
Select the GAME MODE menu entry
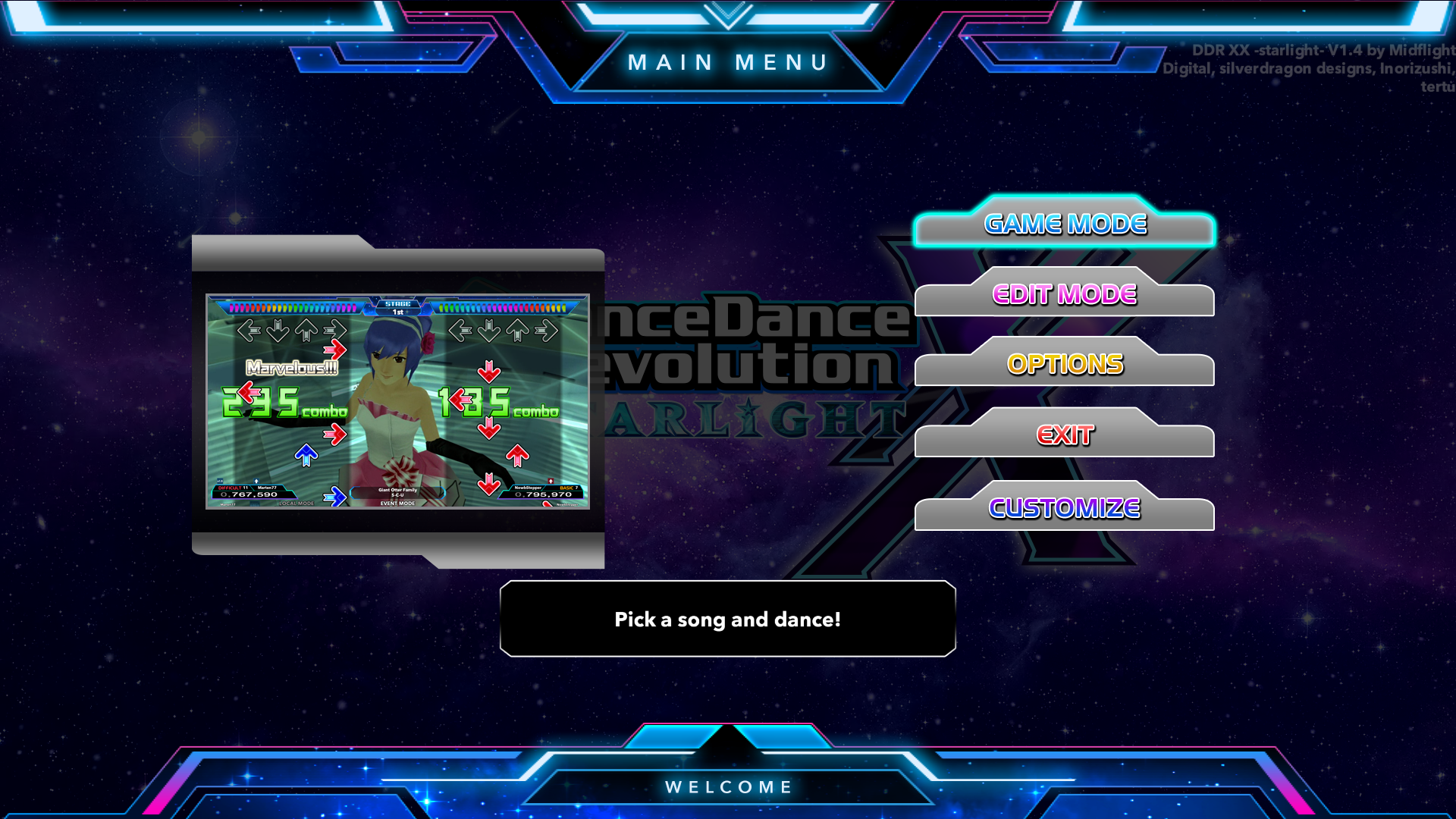1065,224
